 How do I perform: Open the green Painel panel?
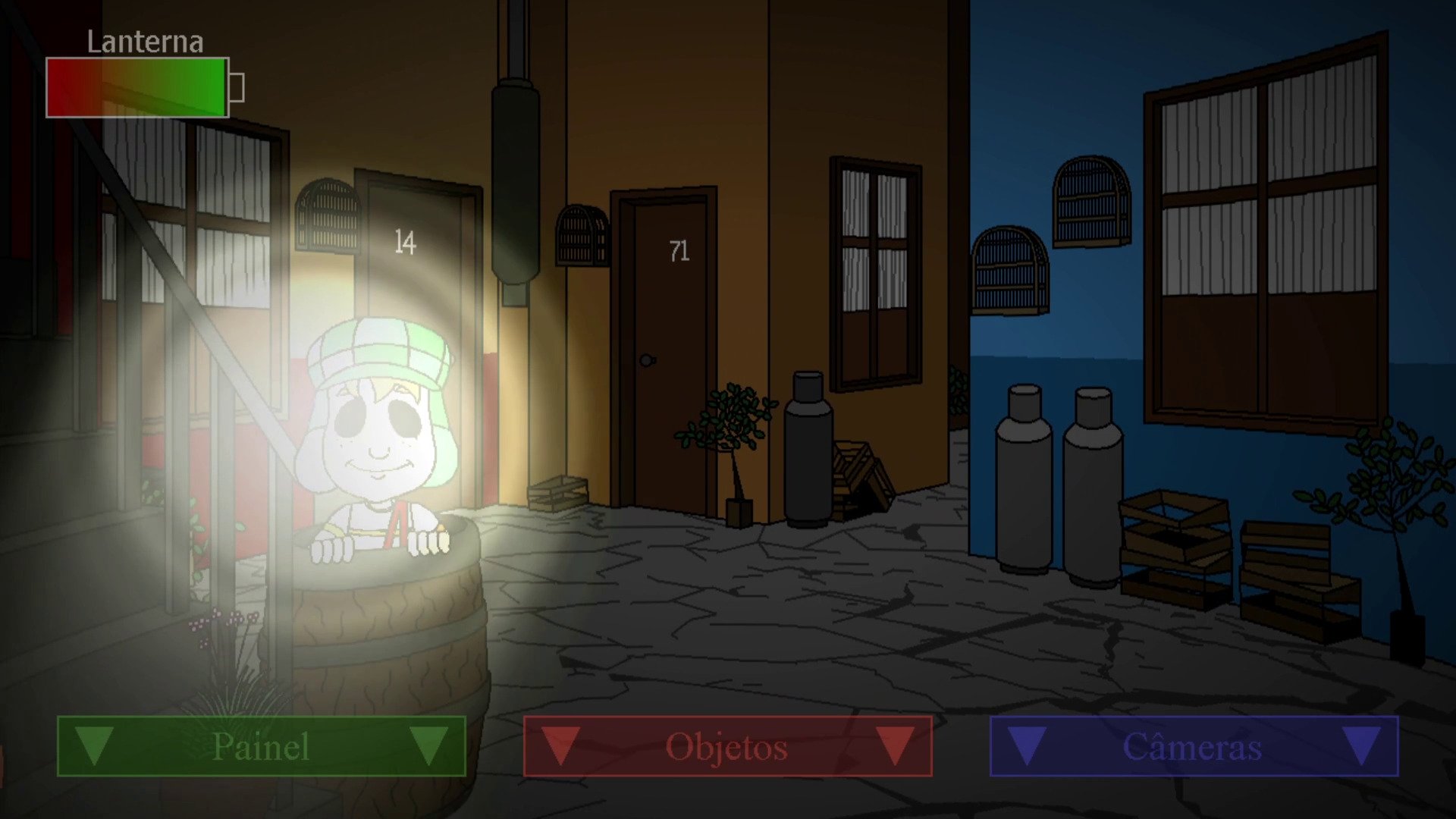(261, 746)
